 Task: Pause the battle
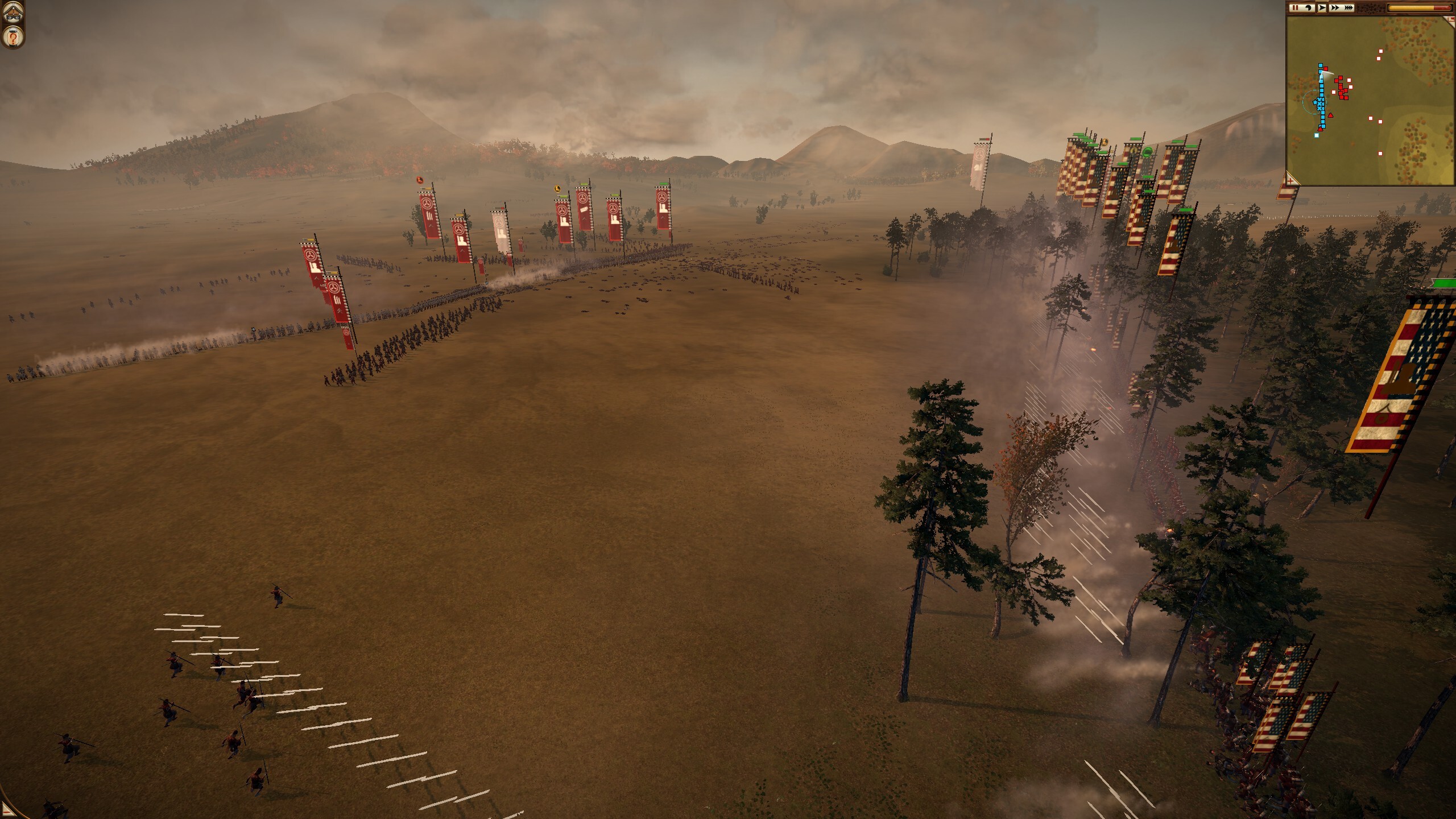point(1295,8)
